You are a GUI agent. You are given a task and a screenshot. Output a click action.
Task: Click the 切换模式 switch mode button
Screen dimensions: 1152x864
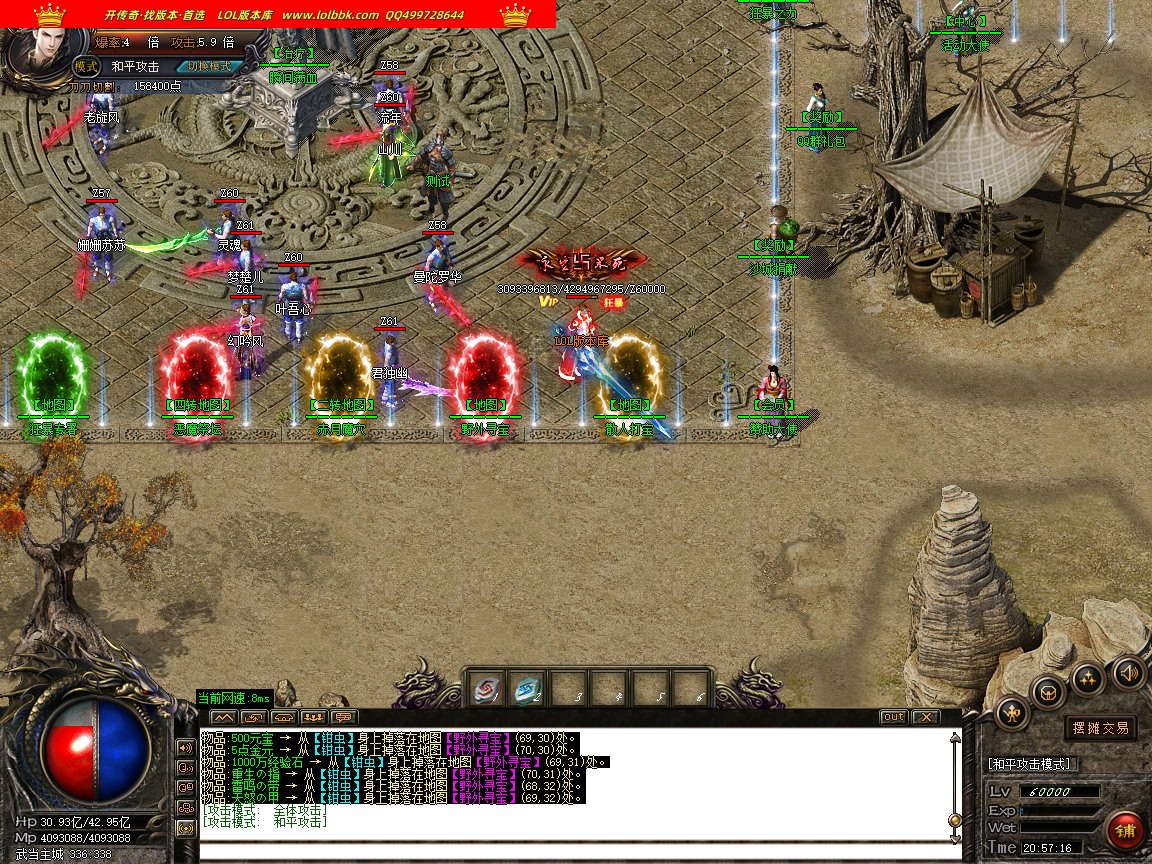[x=209, y=66]
